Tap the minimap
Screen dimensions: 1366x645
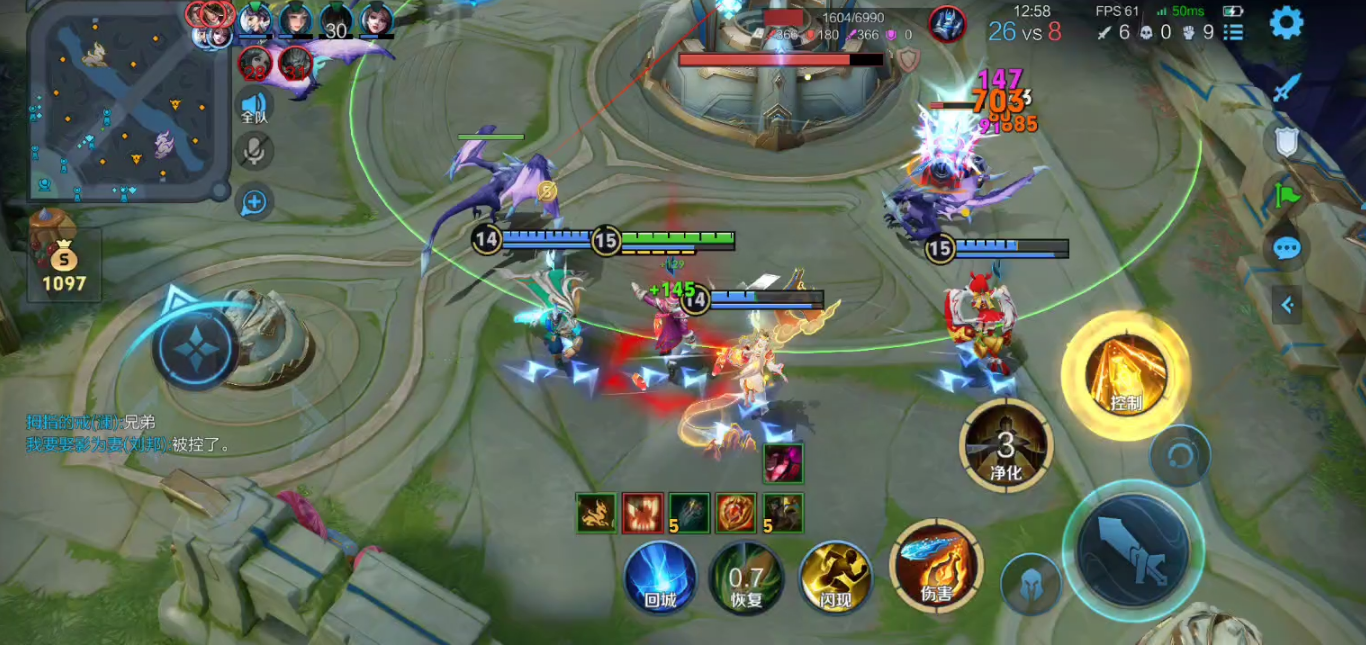click(120, 100)
